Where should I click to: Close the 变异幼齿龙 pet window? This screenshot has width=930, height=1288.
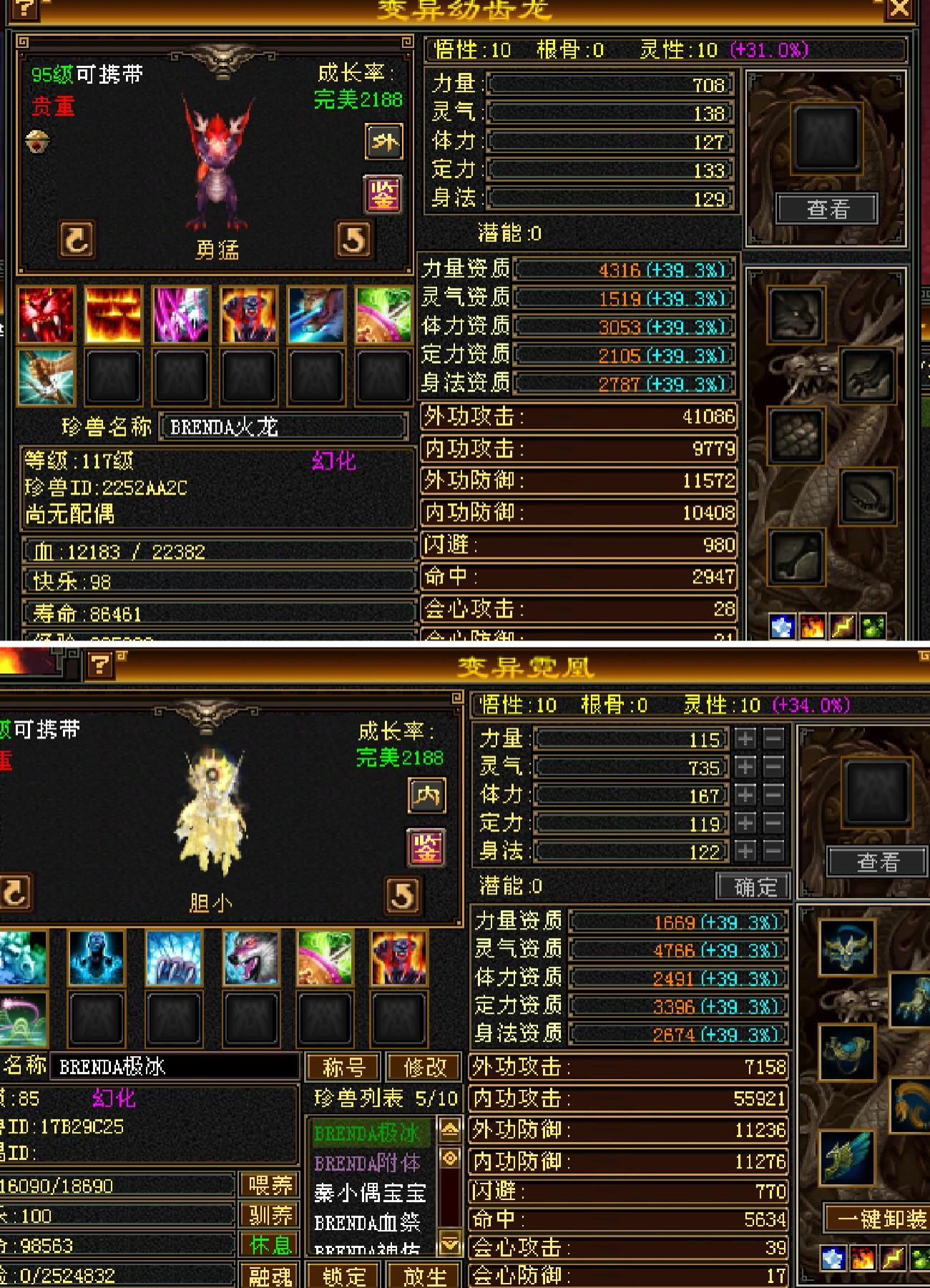[899, 9]
